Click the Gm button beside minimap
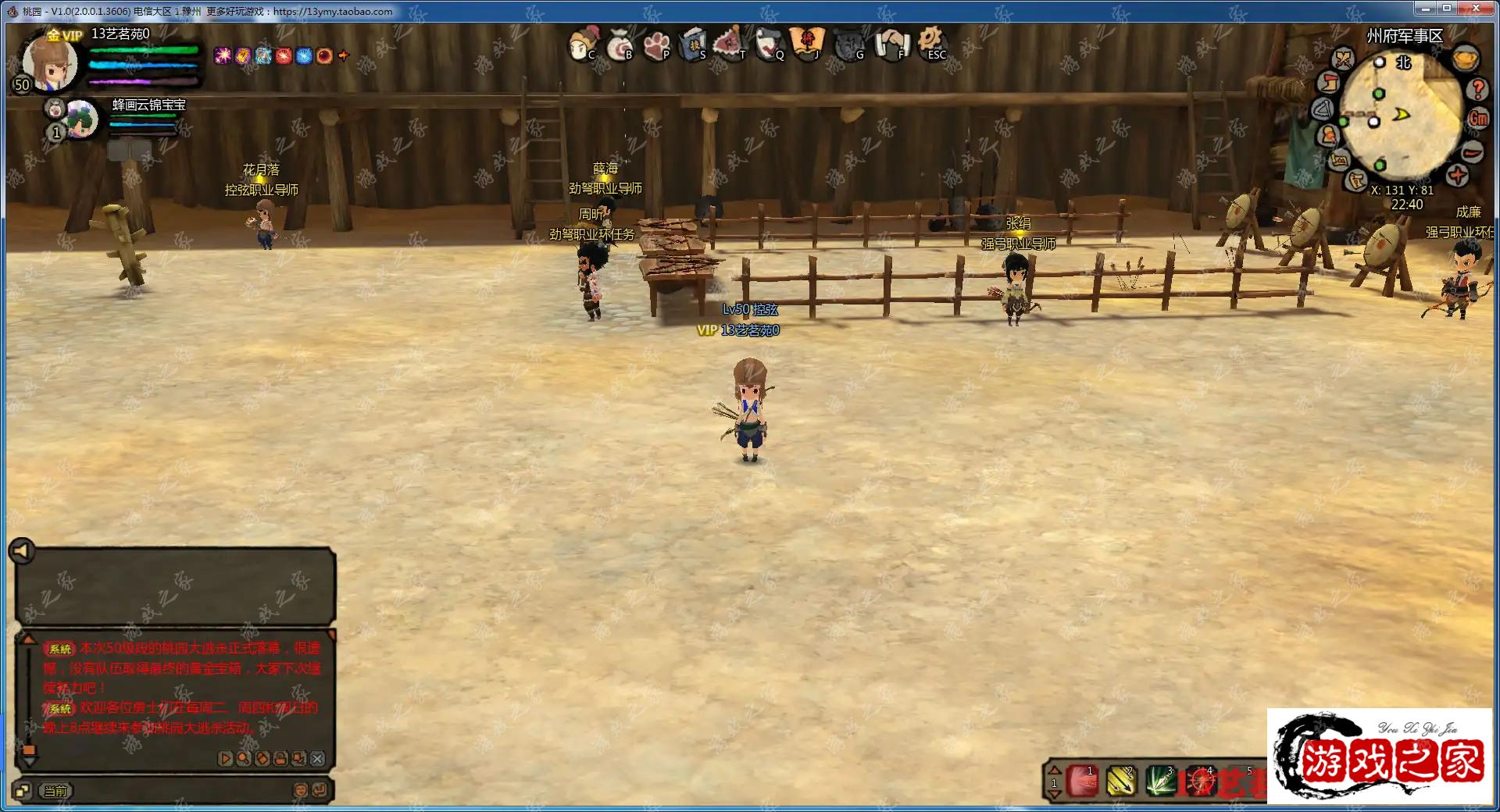Image resolution: width=1500 pixels, height=812 pixels. click(x=1478, y=119)
